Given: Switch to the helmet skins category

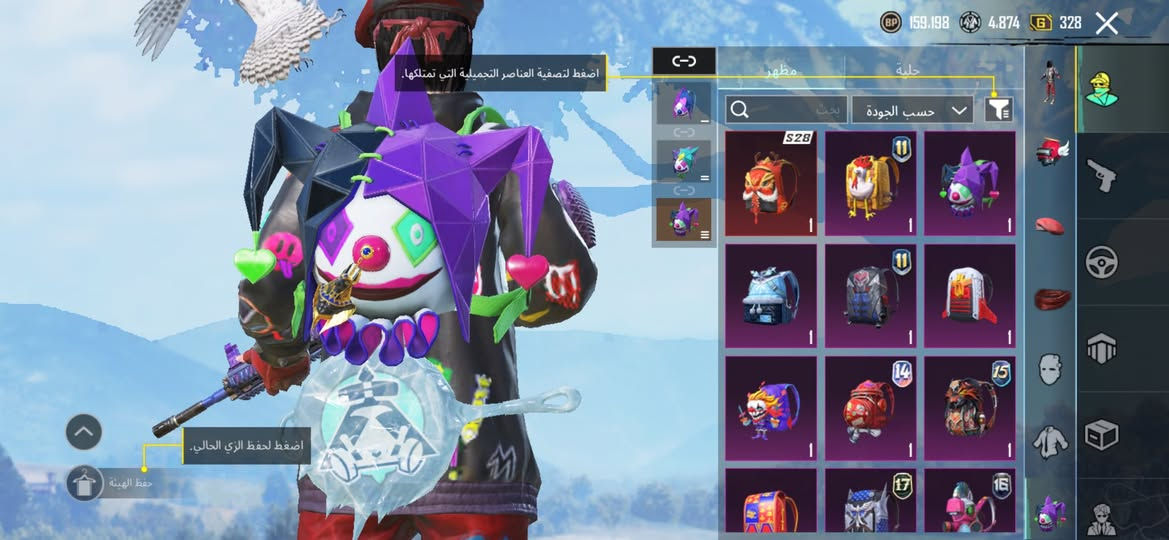Looking at the screenshot, I should pos(1049,151).
